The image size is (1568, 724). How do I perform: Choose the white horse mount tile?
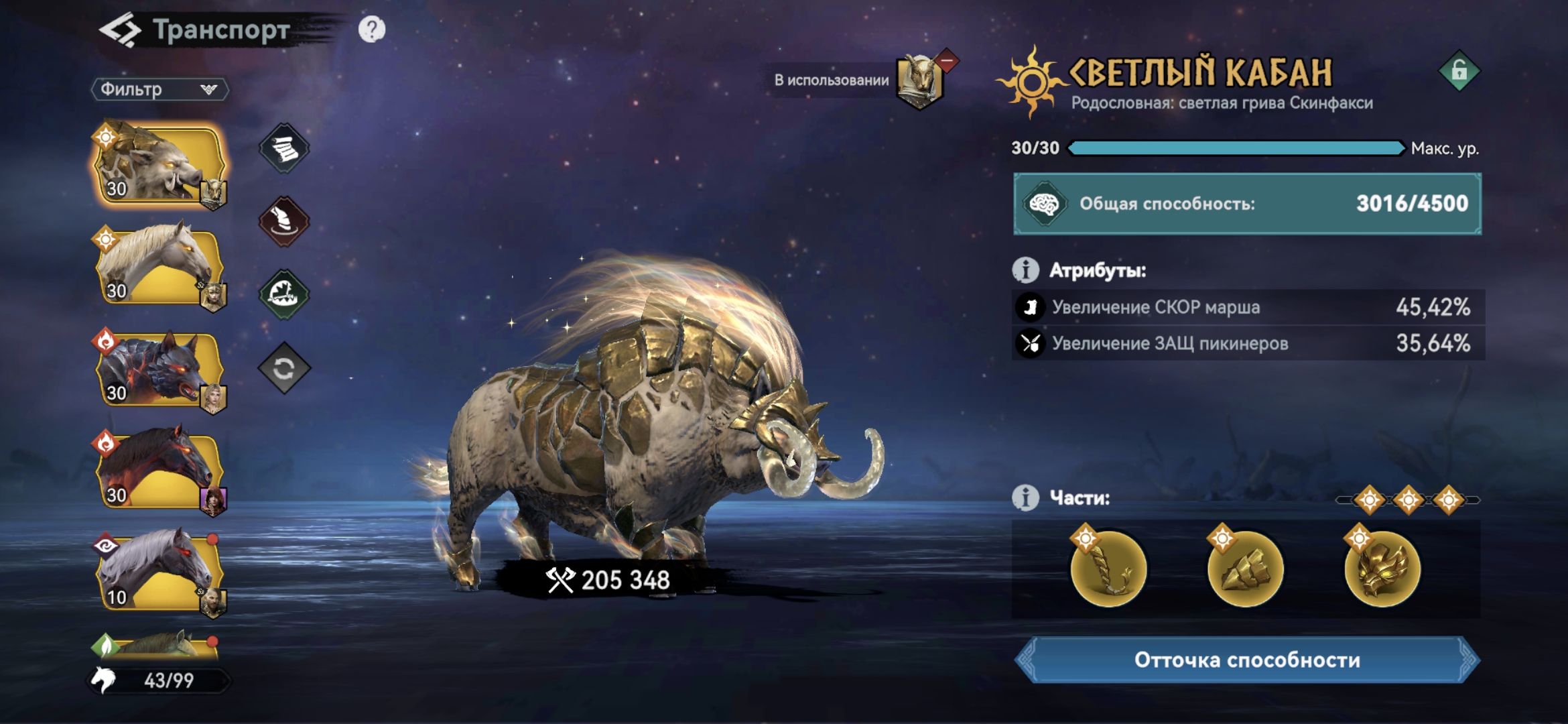point(158,266)
